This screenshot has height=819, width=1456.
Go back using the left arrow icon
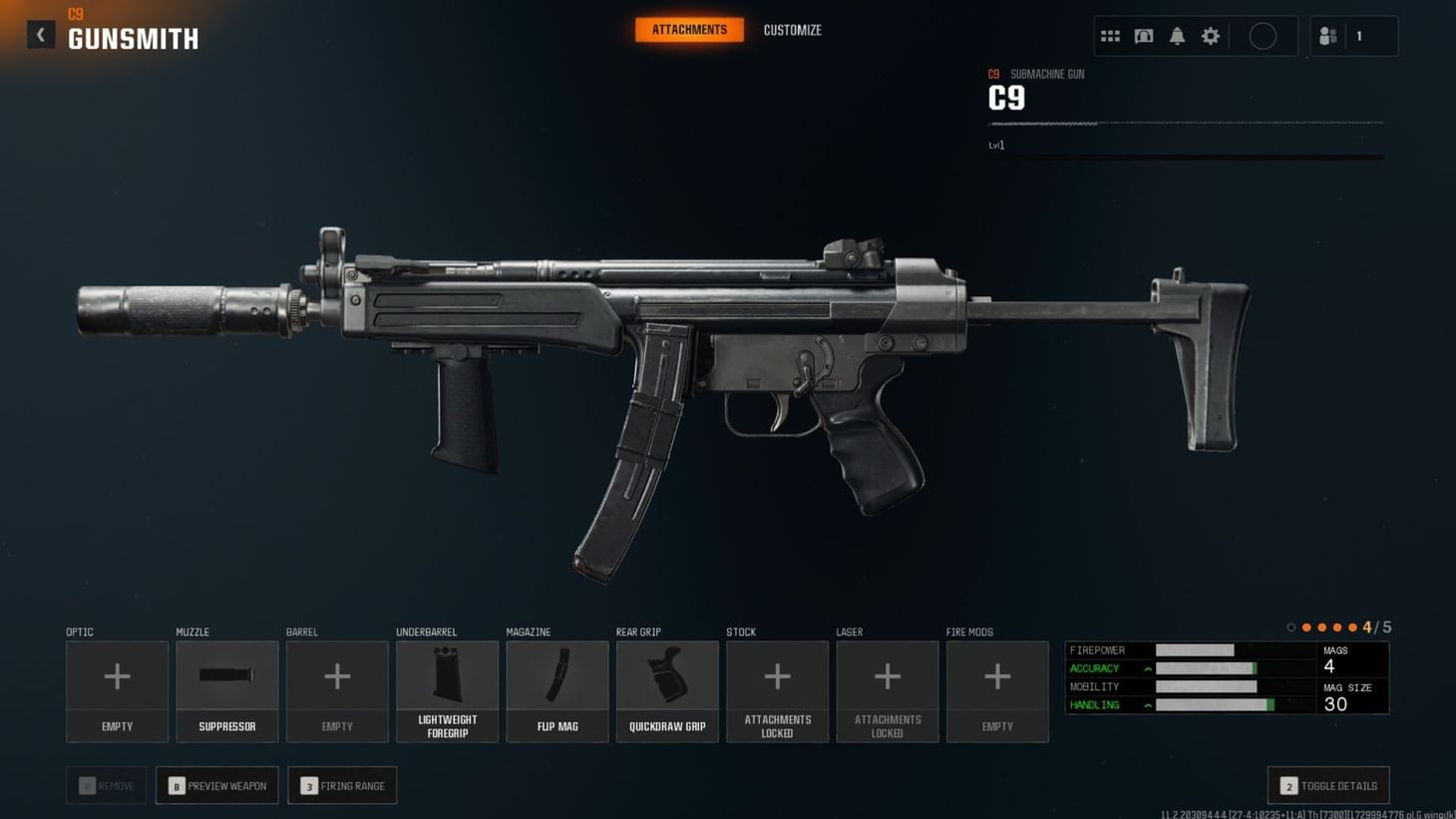click(40, 34)
